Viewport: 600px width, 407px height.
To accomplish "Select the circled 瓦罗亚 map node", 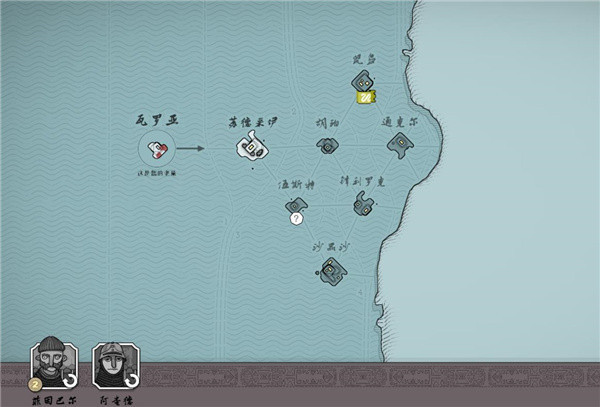I will click(x=157, y=150).
